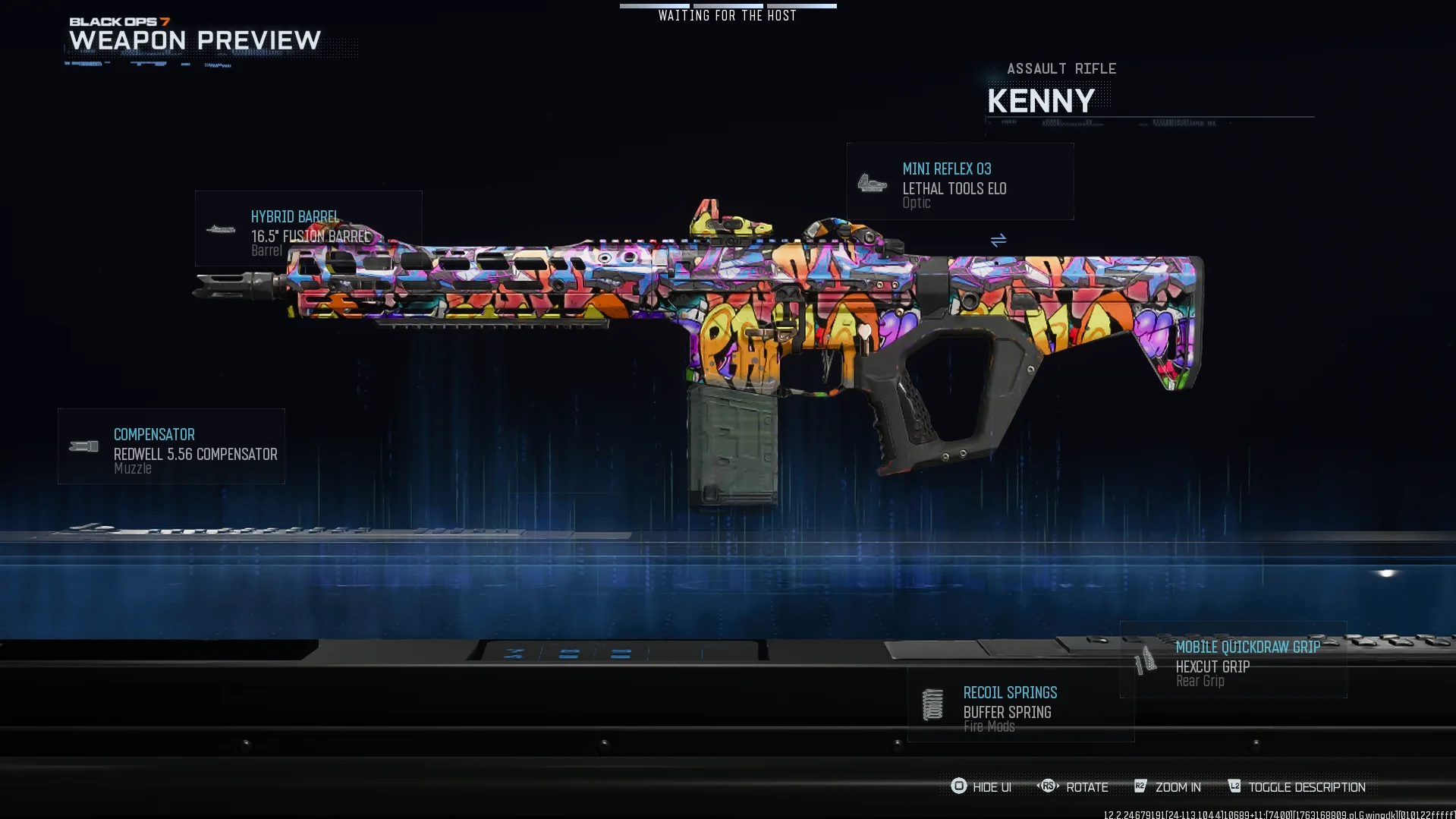The width and height of the screenshot is (1456, 819).
Task: Choose the Compensator muzzle attachment
Action: [171, 446]
